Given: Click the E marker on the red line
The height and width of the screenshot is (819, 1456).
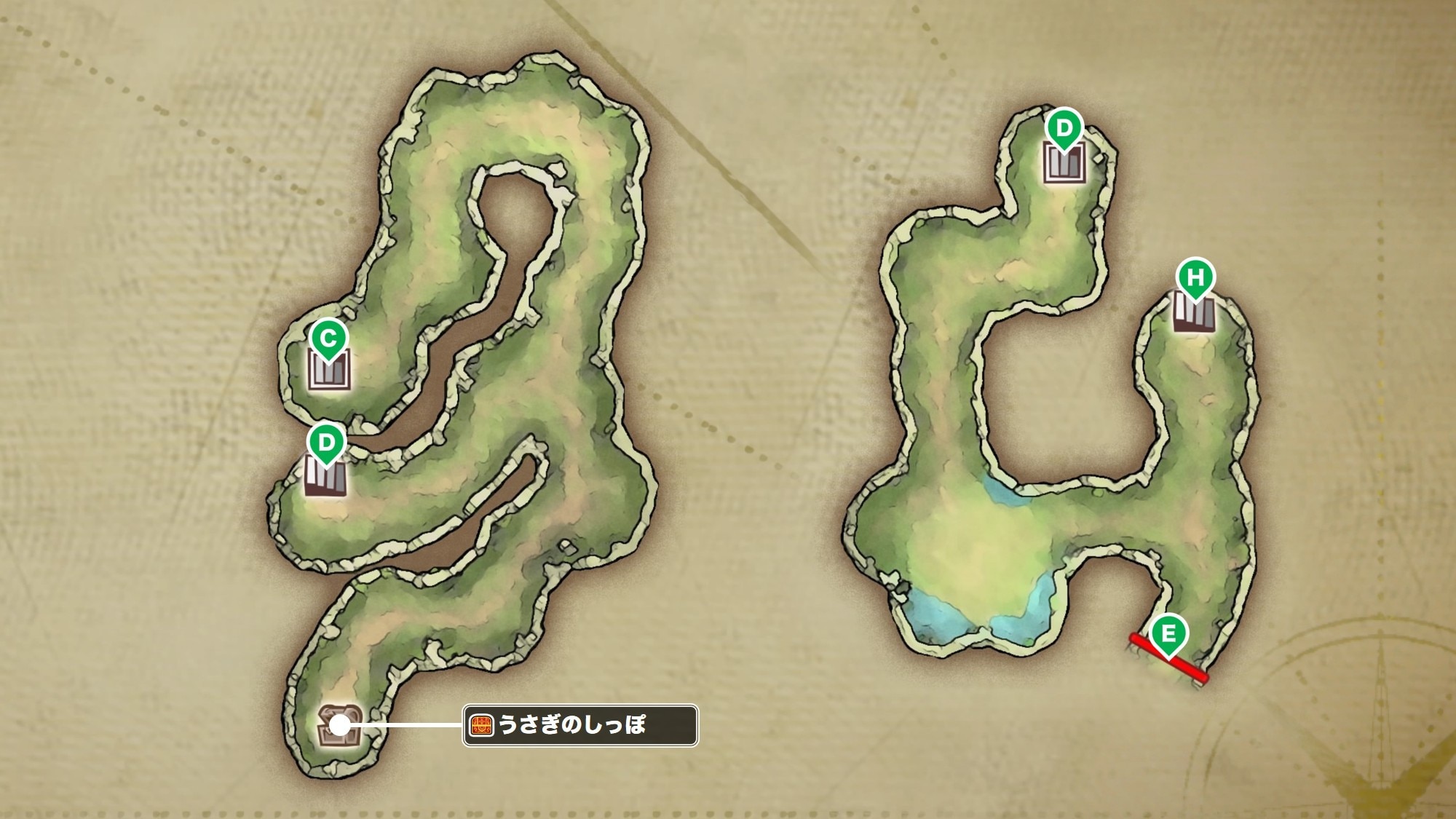Looking at the screenshot, I should [x=1168, y=633].
